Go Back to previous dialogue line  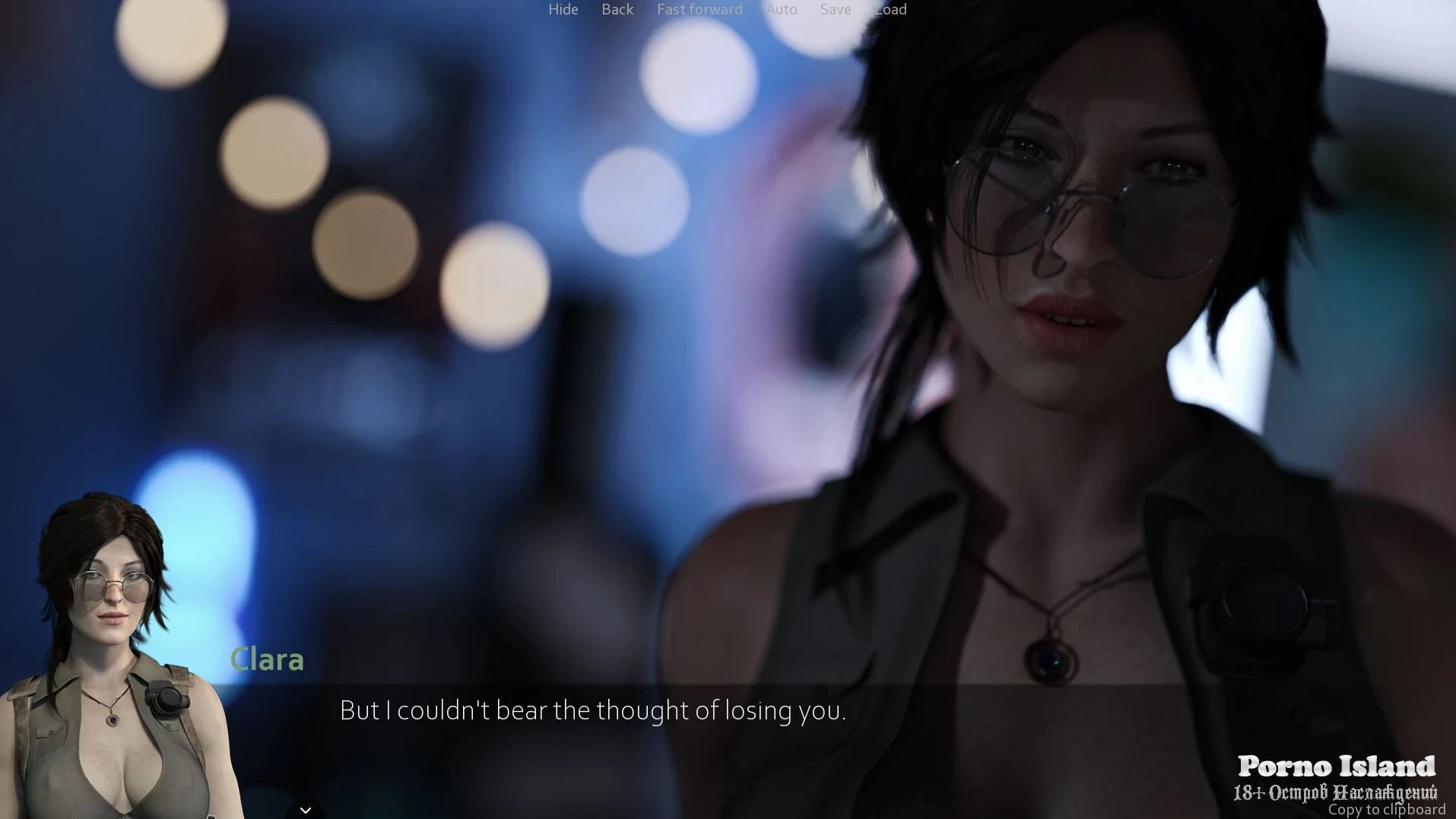click(x=617, y=10)
